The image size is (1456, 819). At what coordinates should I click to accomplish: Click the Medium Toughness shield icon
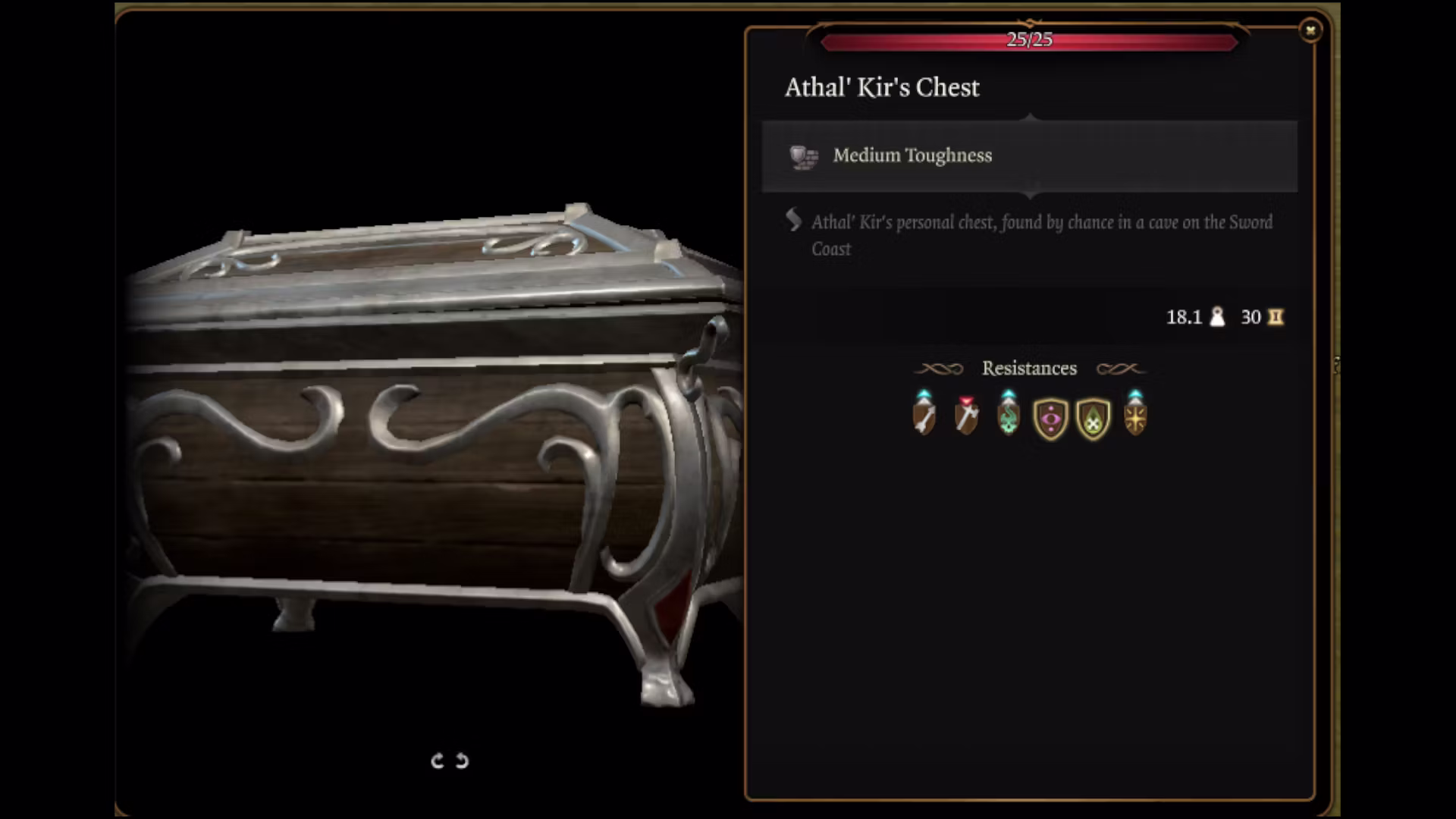point(803,157)
